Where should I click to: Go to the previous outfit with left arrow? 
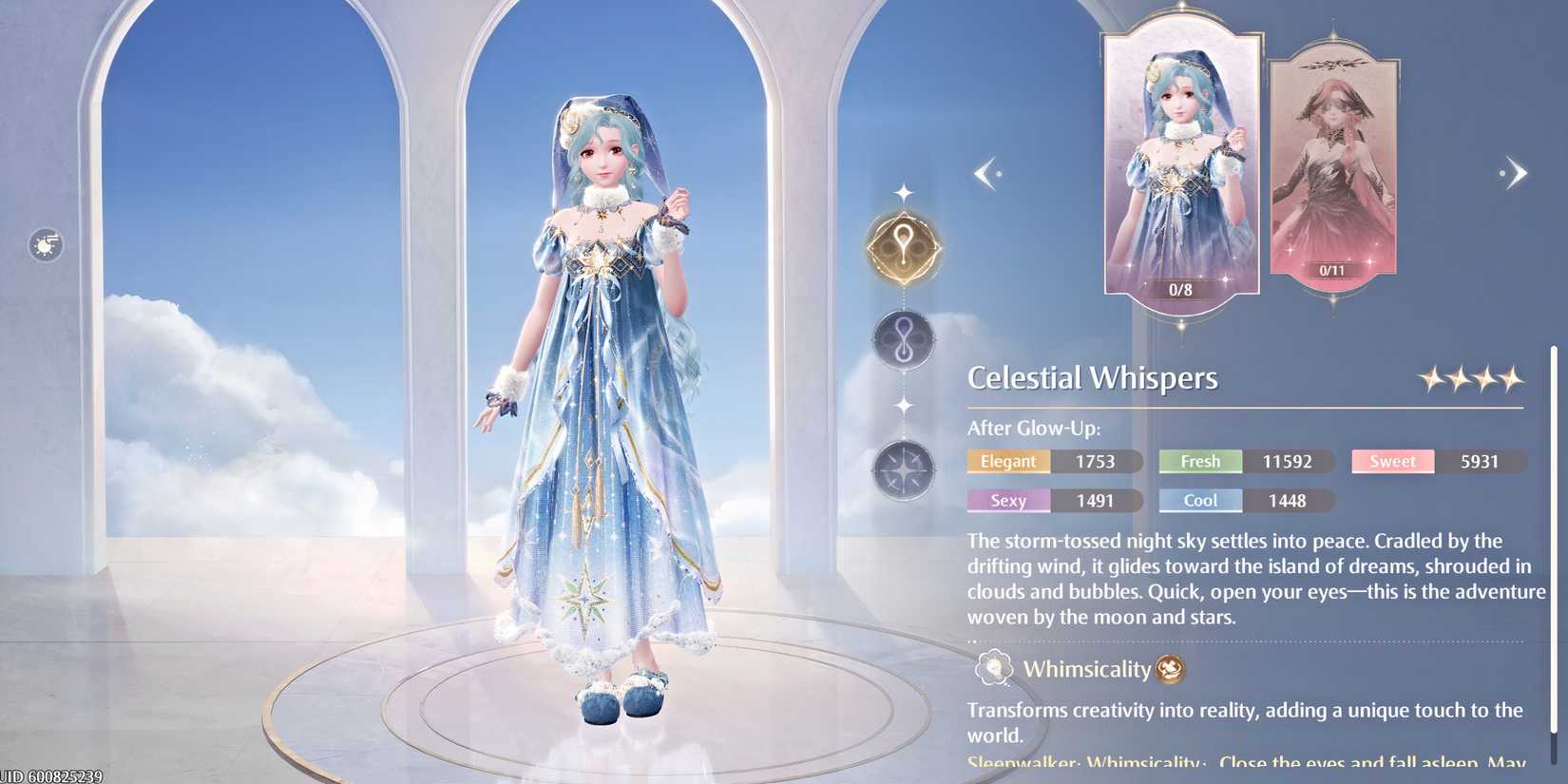985,173
